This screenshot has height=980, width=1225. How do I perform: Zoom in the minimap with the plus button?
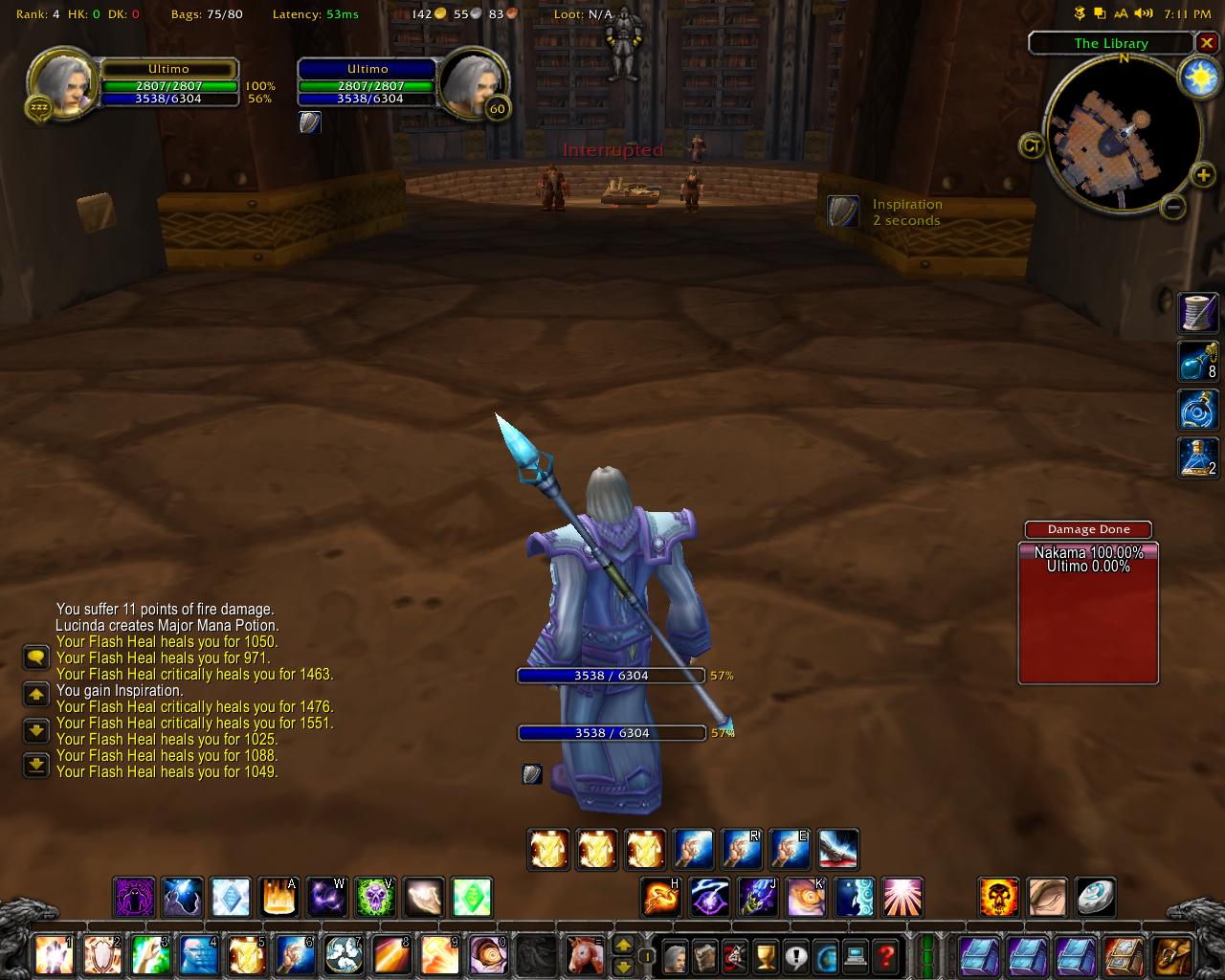click(1202, 174)
